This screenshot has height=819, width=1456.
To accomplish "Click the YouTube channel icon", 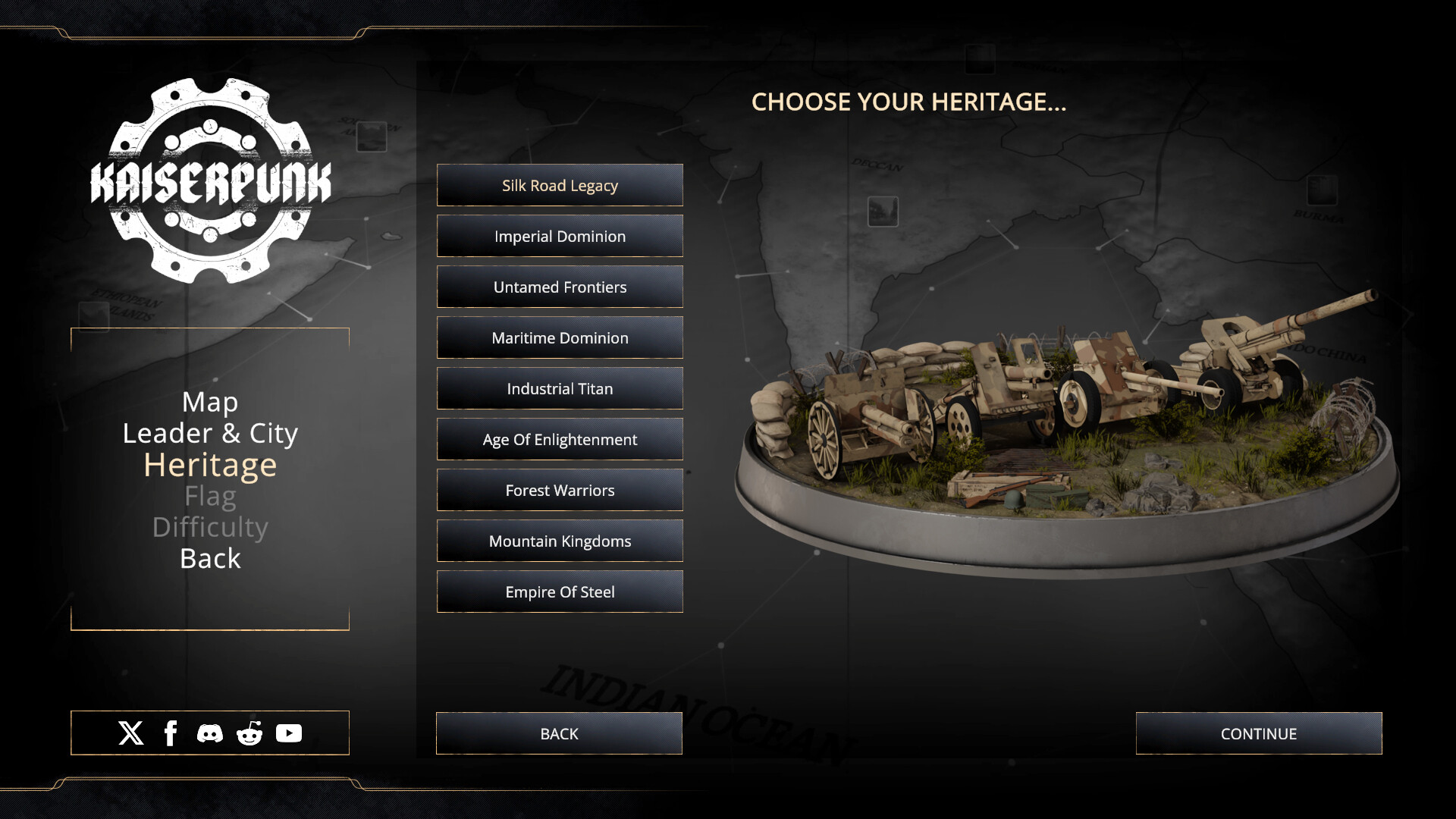I will click(x=289, y=733).
